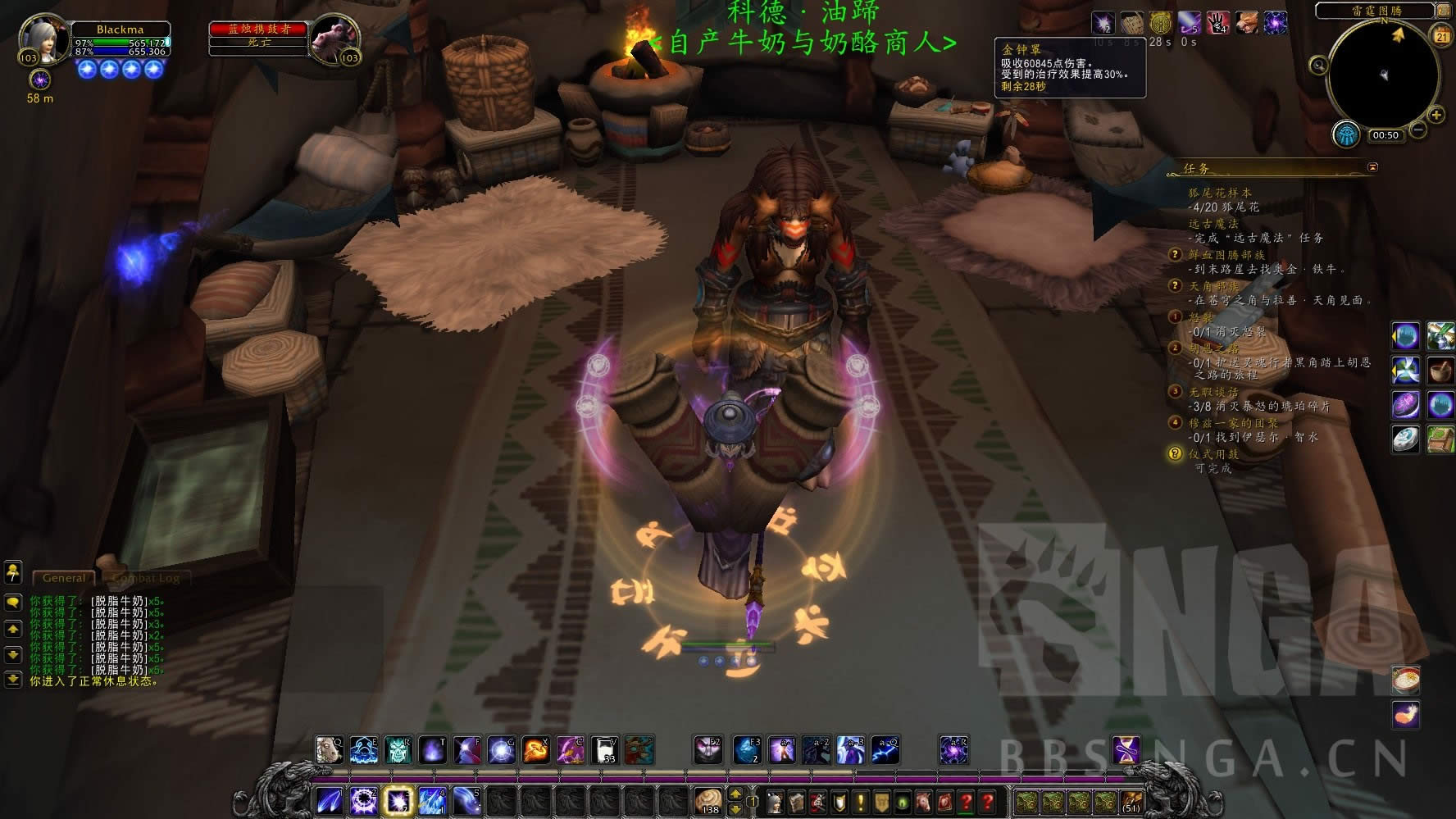Select the dead target's portrait
The image size is (1456, 819).
coord(334,39)
